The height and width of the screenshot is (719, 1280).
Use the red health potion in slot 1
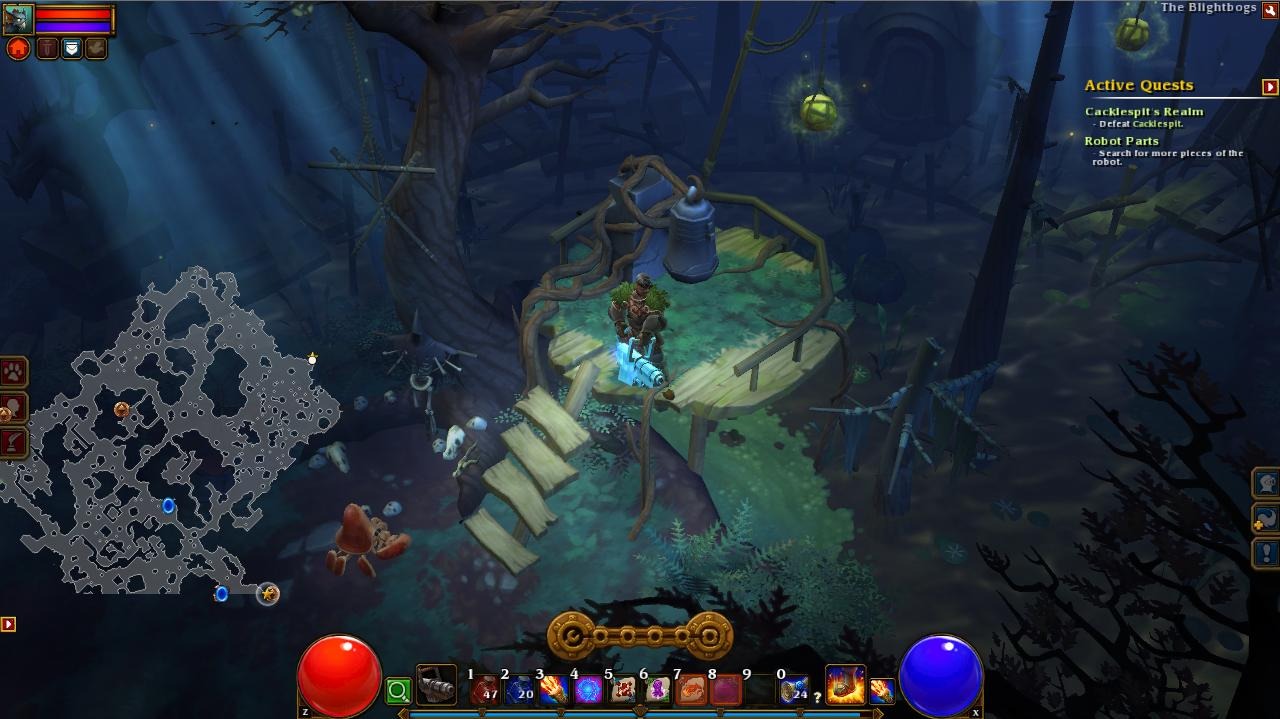486,690
